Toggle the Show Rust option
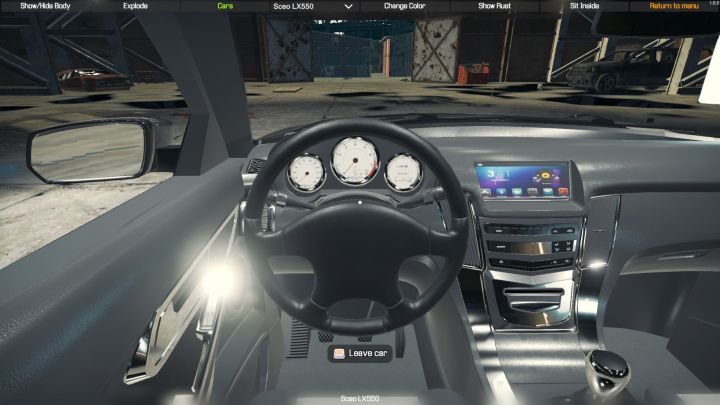The width and height of the screenshot is (720, 405). (x=494, y=6)
